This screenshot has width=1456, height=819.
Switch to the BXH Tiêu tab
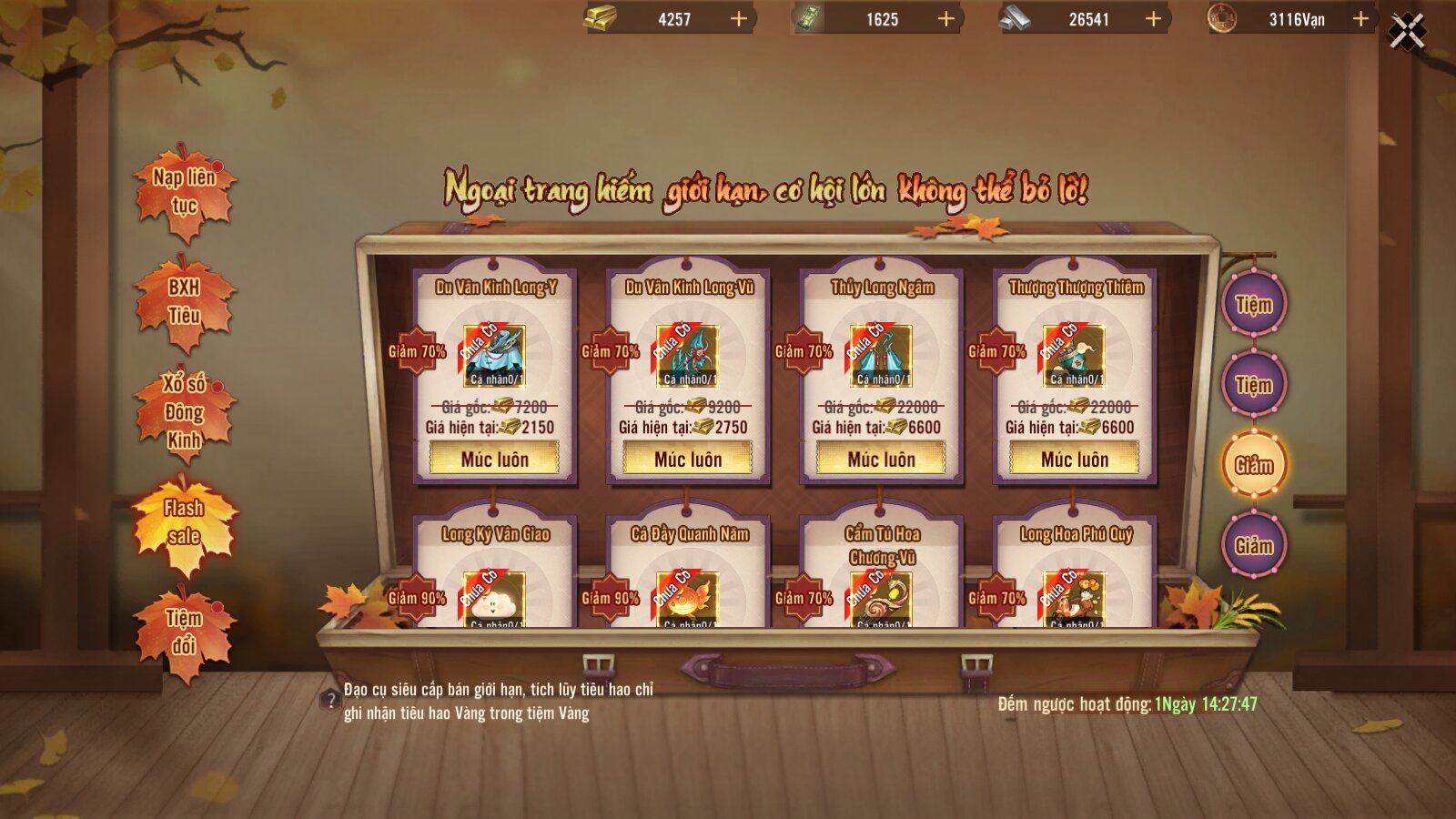point(185,301)
